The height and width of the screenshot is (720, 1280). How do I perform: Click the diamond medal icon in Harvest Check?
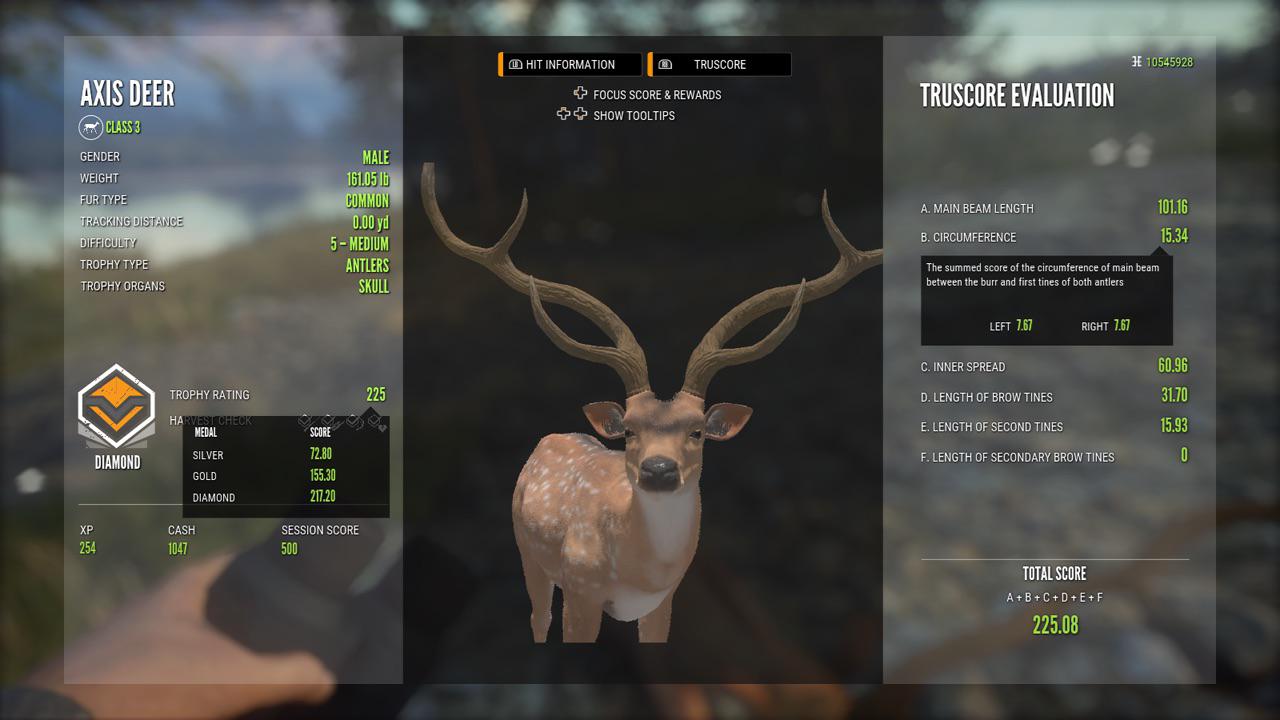point(352,421)
